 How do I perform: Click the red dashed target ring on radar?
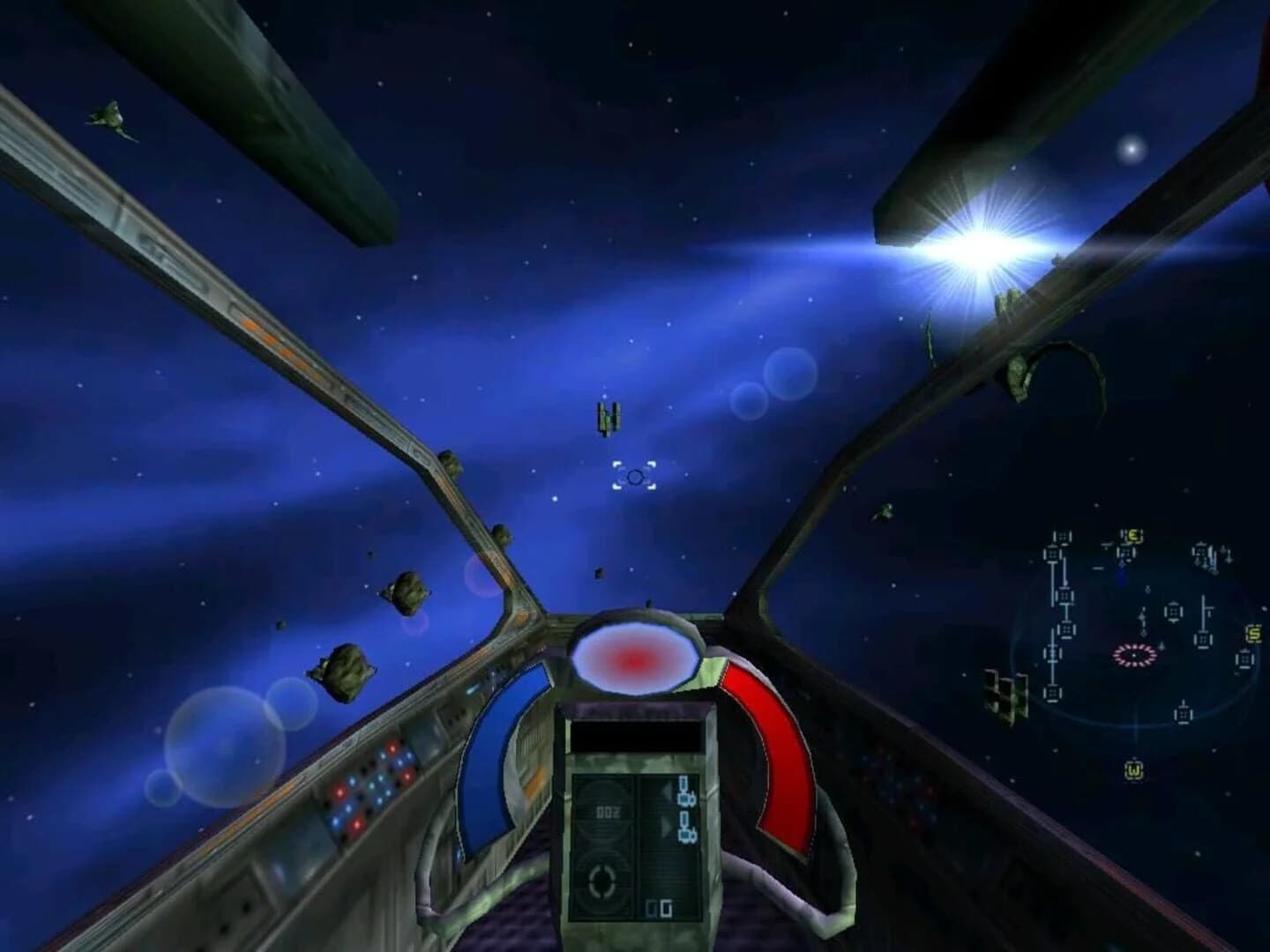click(x=1133, y=655)
